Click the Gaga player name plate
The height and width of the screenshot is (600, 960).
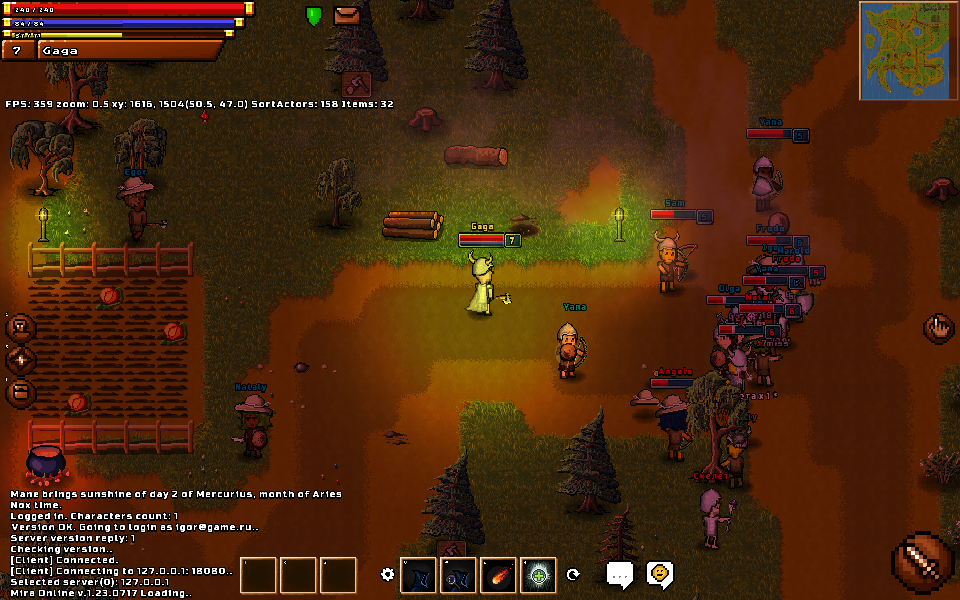(x=130, y=50)
